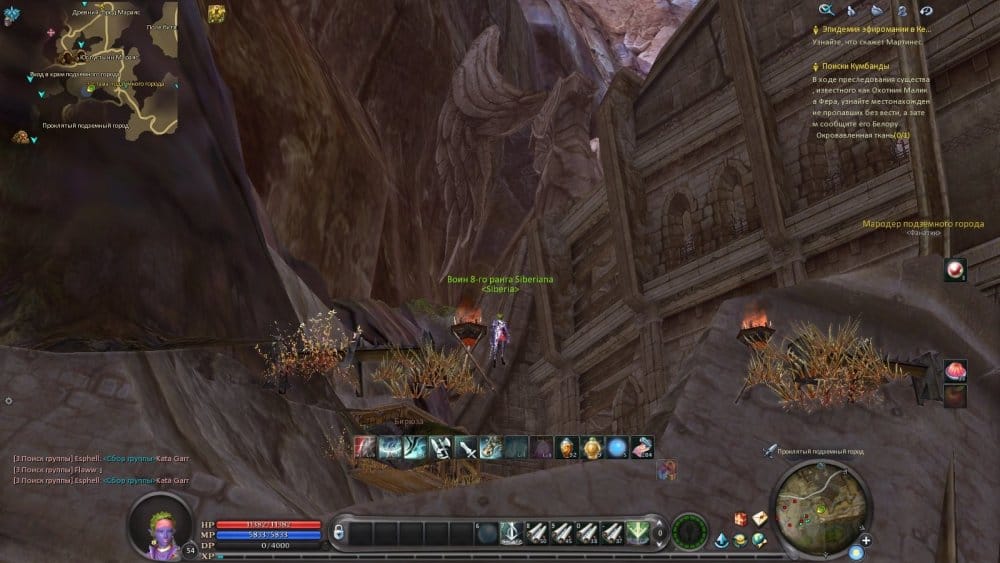Image resolution: width=1000 pixels, height=563 pixels.
Task: Open the red gift box icon
Action: [740, 518]
